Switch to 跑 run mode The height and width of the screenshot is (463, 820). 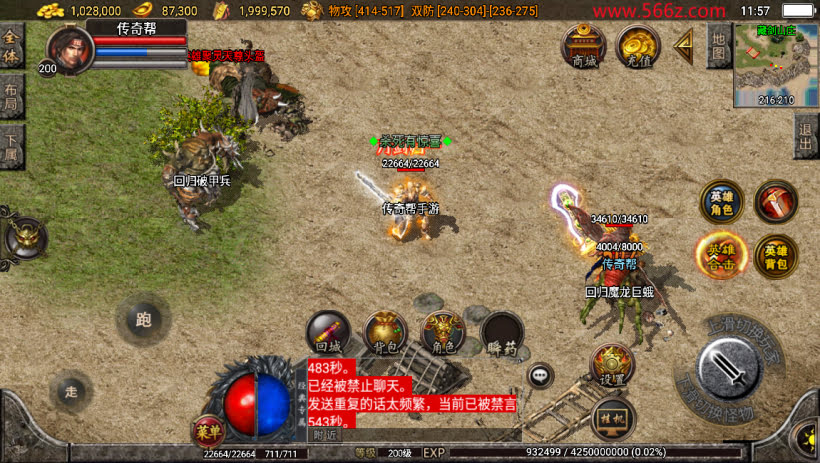[143, 320]
